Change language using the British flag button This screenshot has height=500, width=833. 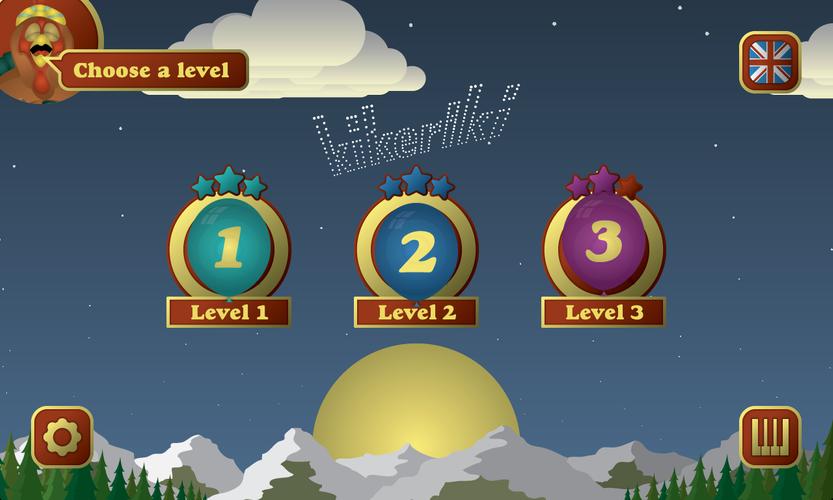click(770, 62)
